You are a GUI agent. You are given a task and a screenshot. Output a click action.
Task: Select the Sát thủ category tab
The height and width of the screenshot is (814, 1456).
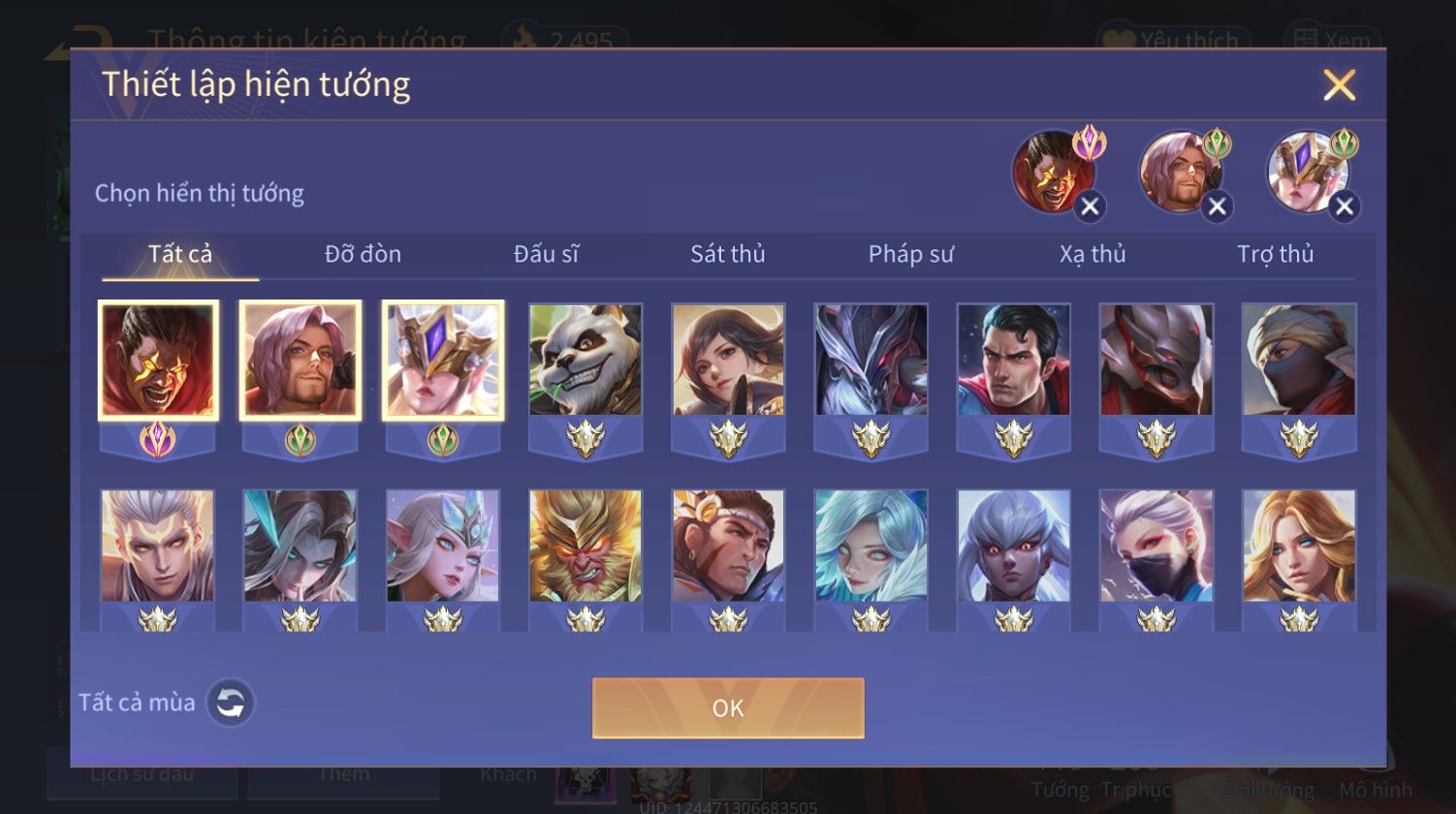click(727, 254)
